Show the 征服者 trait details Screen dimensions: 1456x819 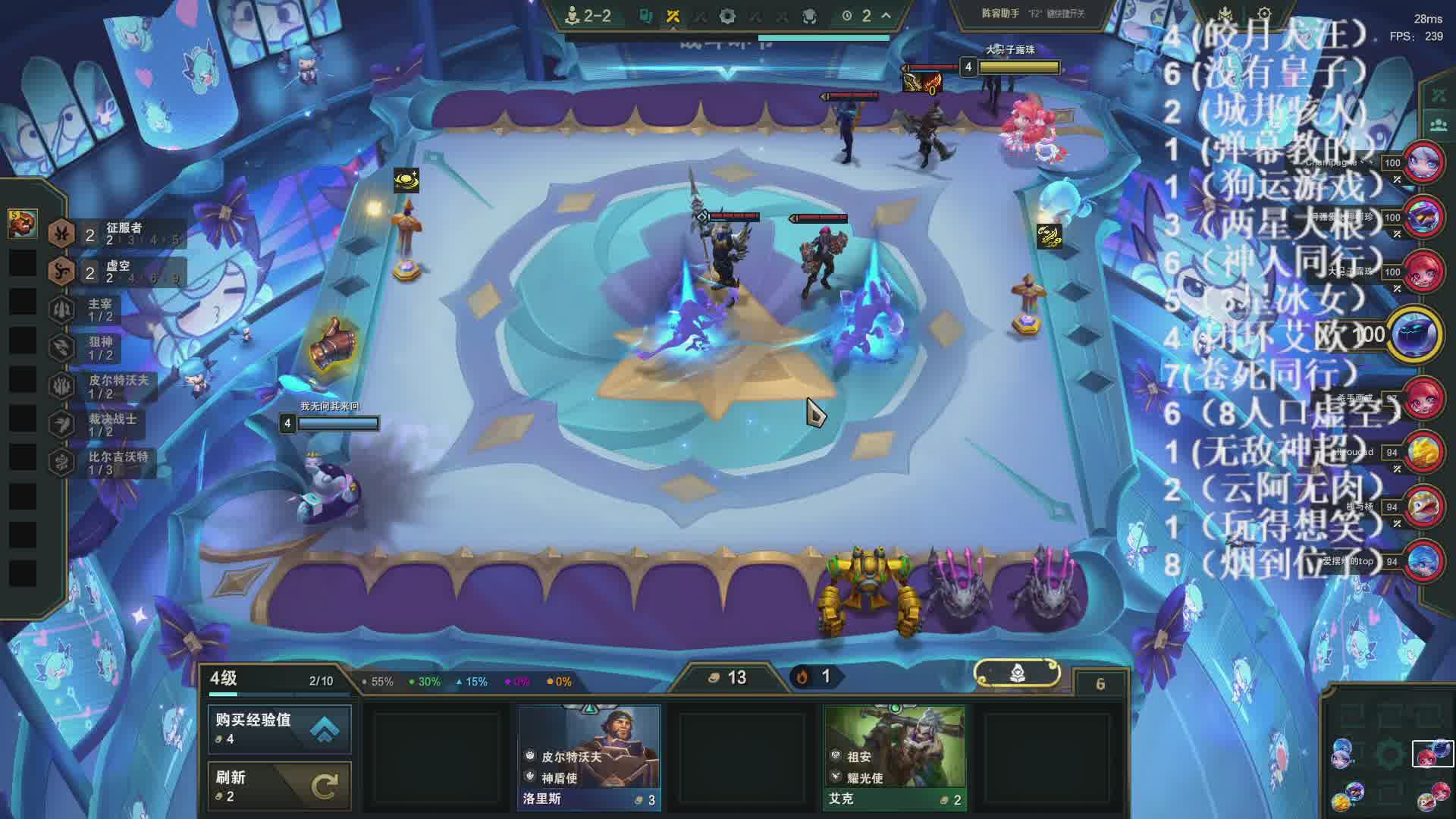pyautogui.click(x=114, y=234)
